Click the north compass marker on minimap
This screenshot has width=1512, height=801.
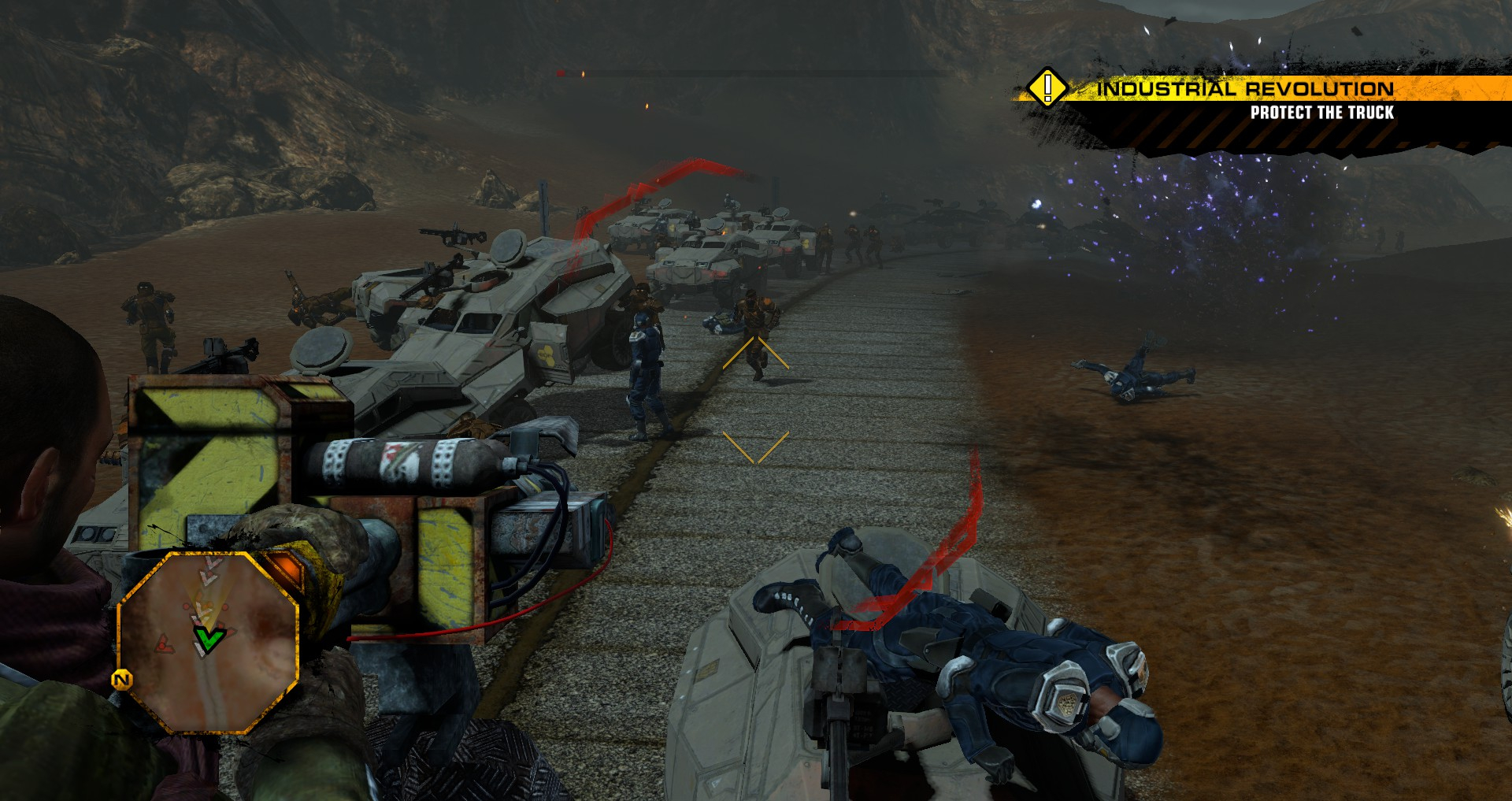coord(122,680)
